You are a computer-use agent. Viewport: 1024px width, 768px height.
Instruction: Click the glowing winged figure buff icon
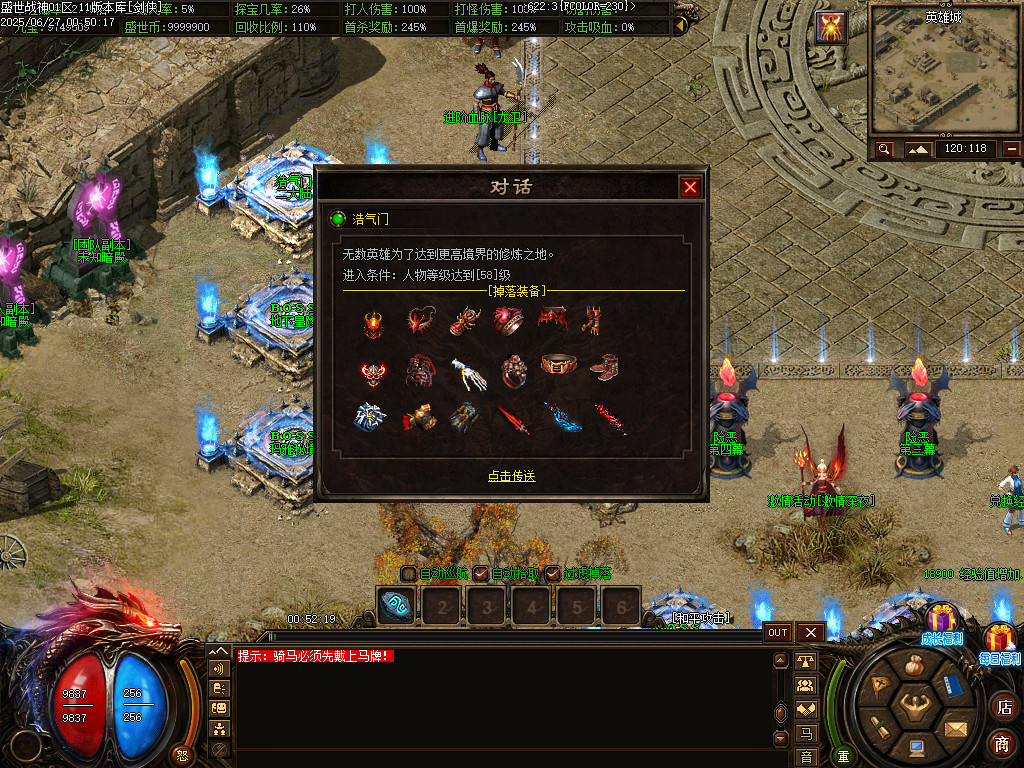pyautogui.click(x=831, y=27)
